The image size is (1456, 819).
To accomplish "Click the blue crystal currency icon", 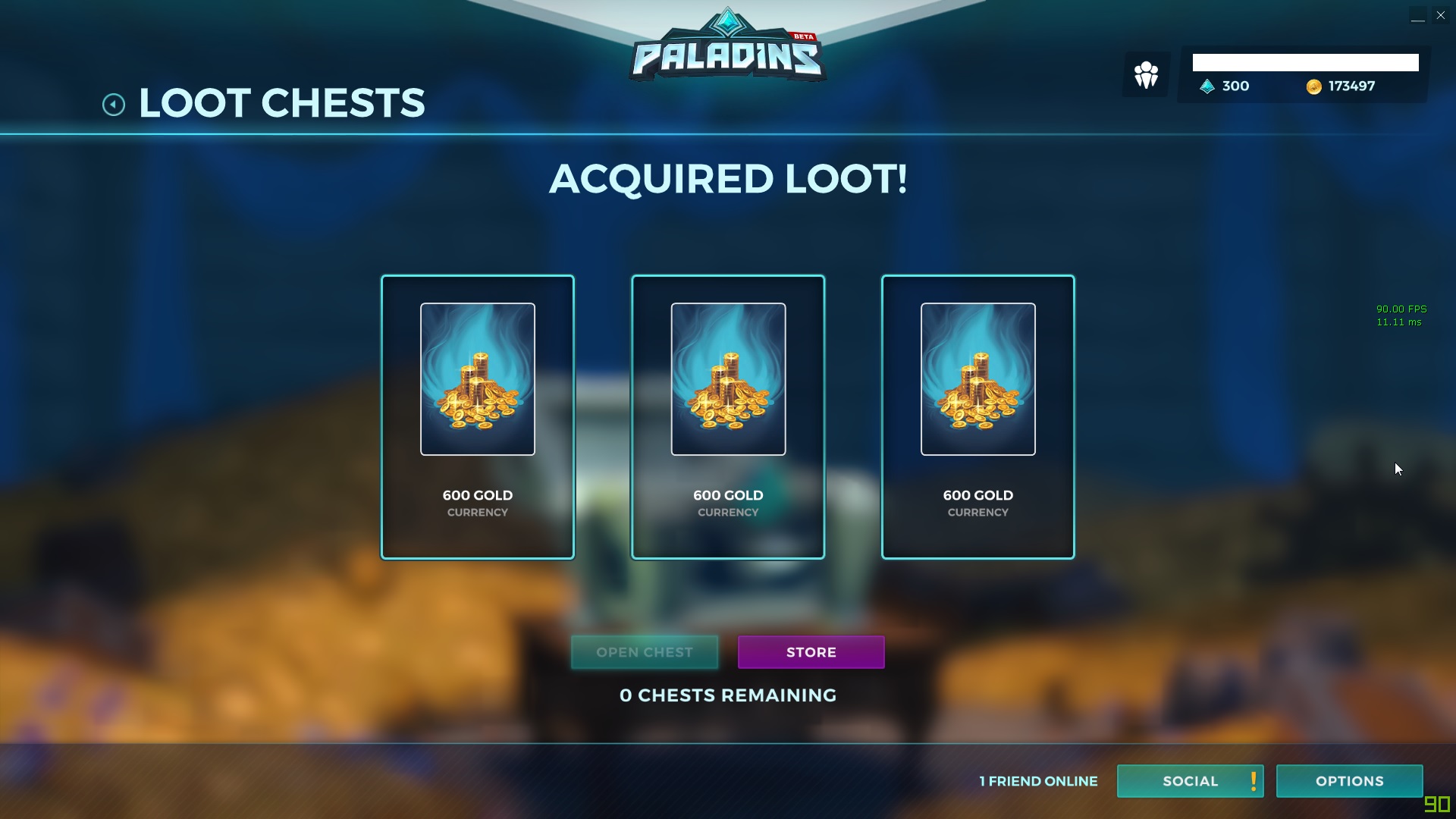I will pyautogui.click(x=1206, y=86).
